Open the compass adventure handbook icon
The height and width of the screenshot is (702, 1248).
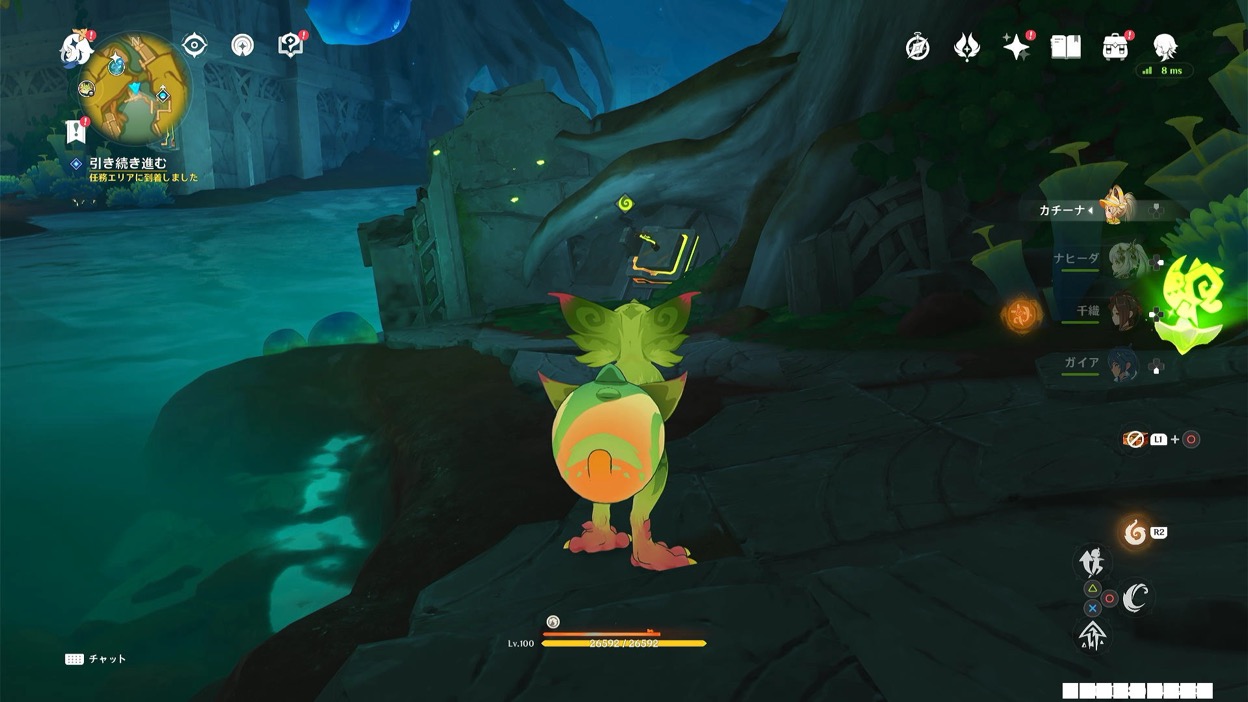coord(917,47)
